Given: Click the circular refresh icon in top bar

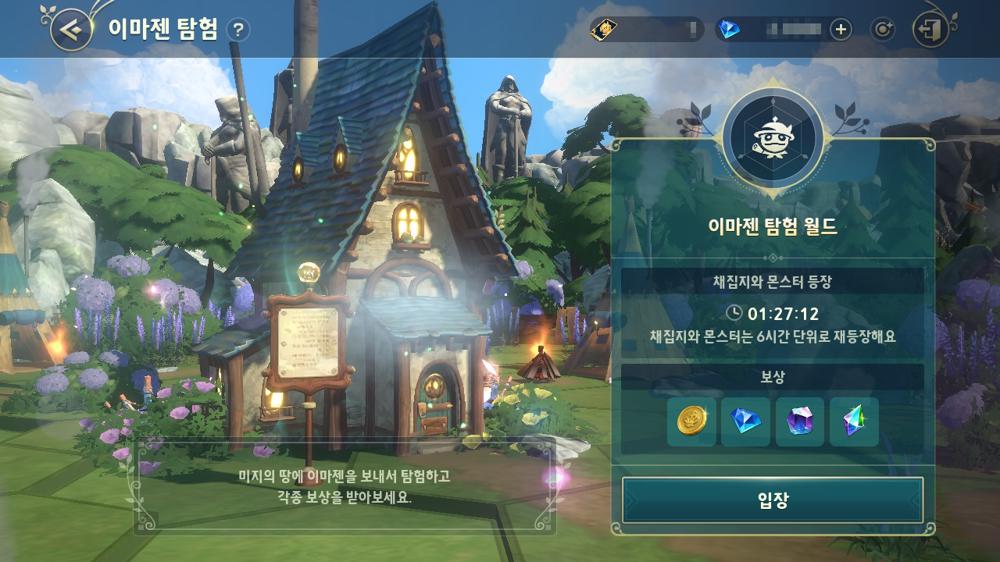Looking at the screenshot, I should (882, 29).
